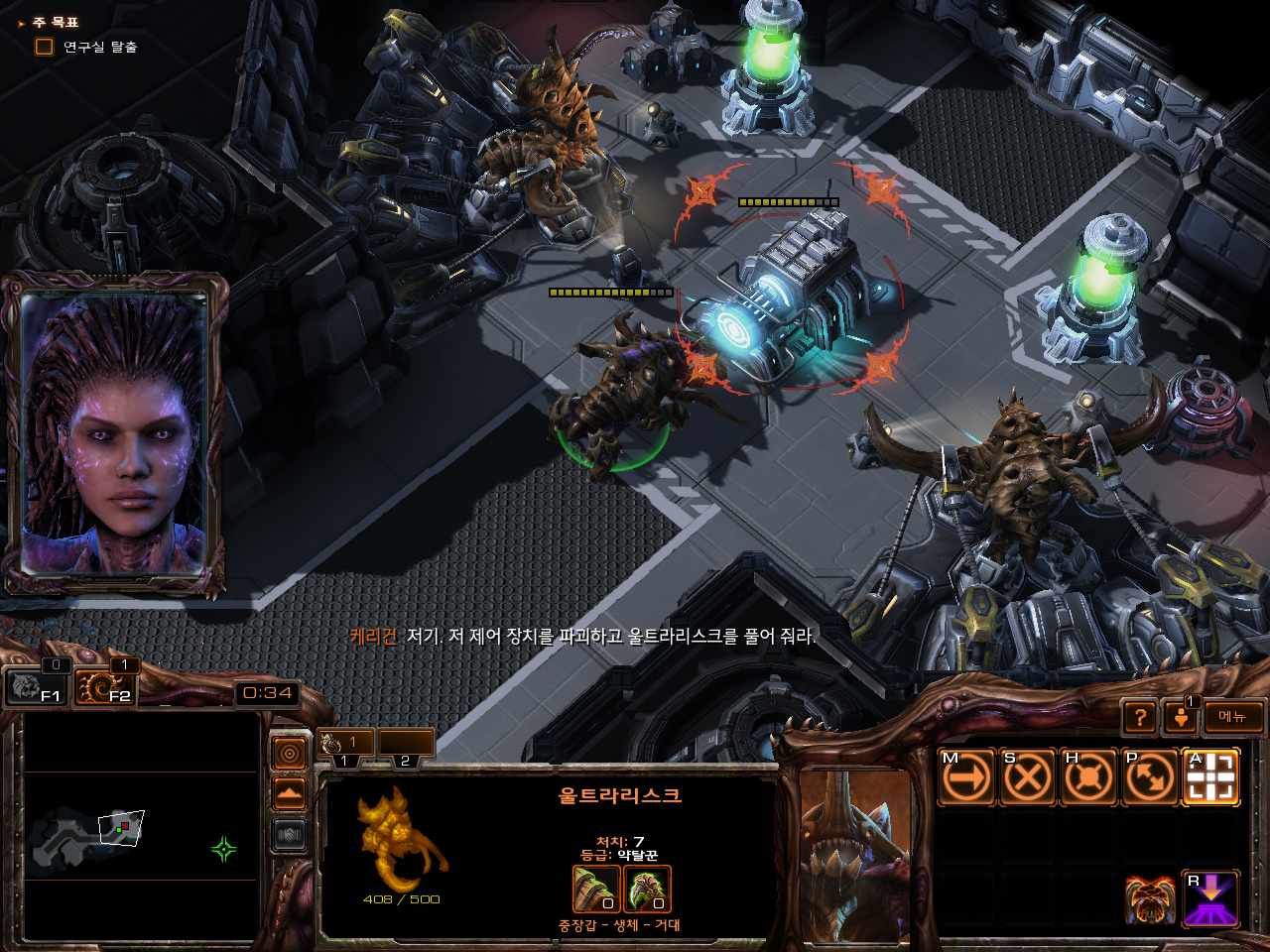Select the Attack command
This screenshot has width=1270, height=952.
tap(1210, 777)
